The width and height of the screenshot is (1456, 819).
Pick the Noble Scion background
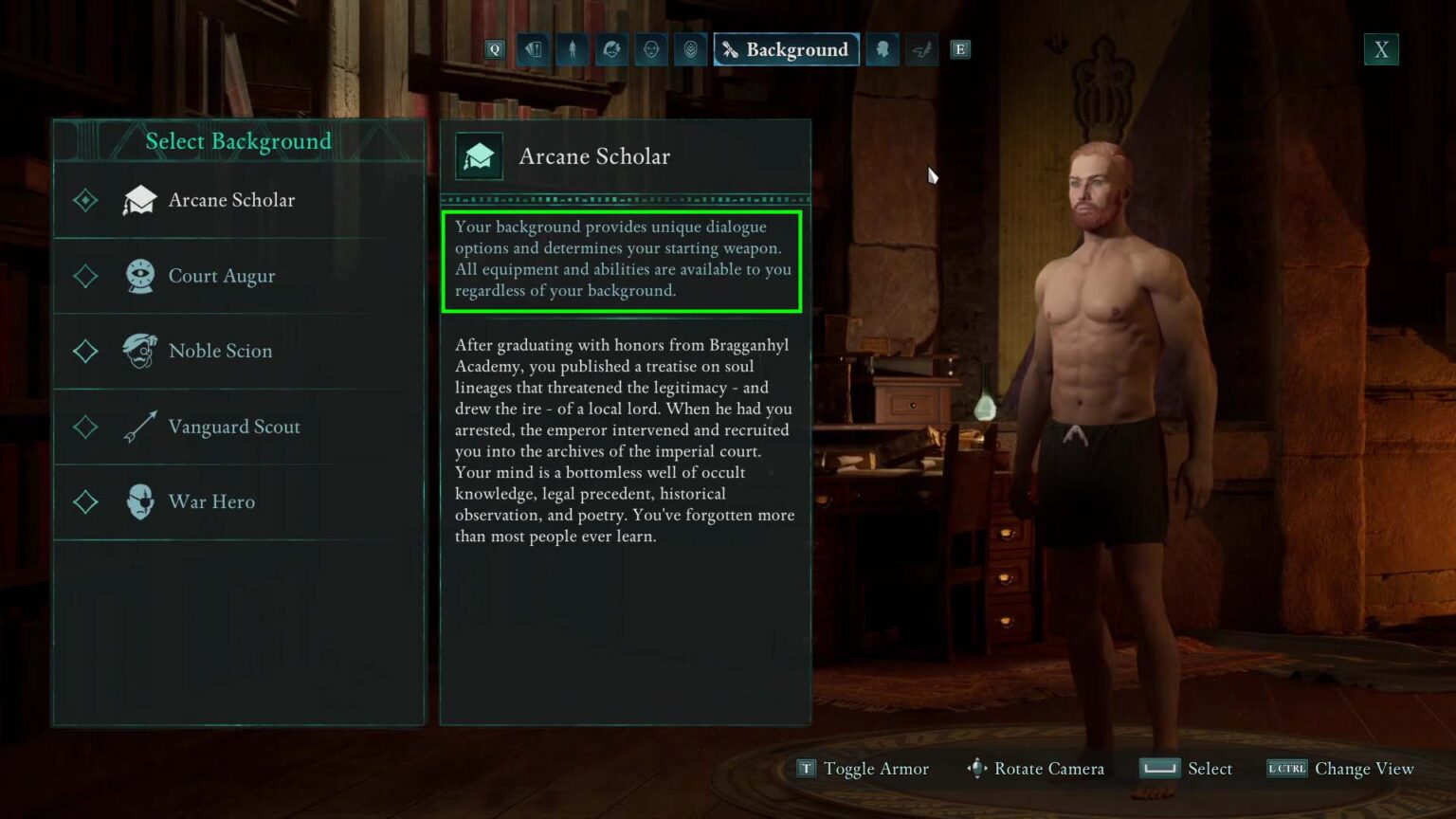tap(220, 351)
